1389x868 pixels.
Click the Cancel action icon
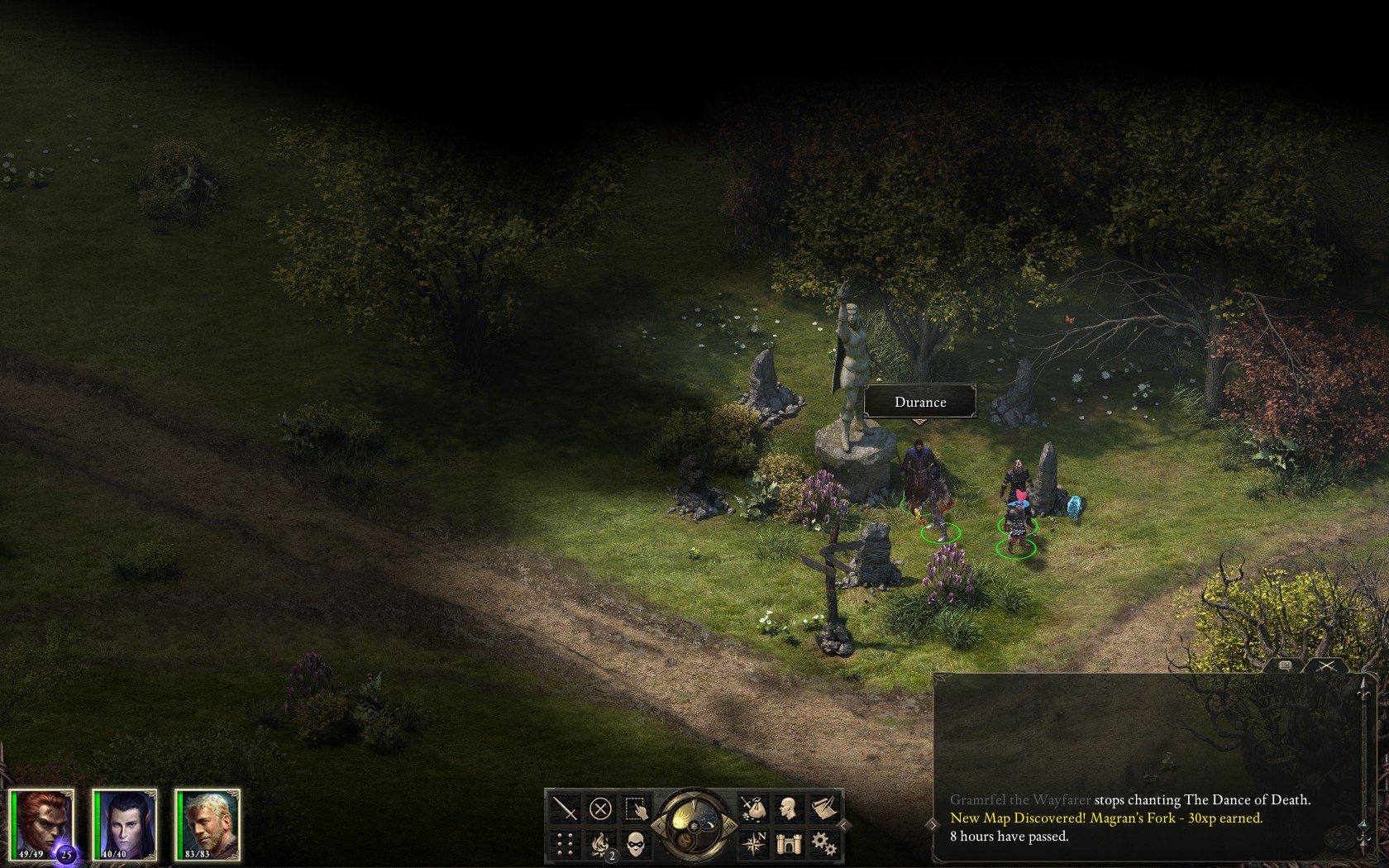(600, 808)
